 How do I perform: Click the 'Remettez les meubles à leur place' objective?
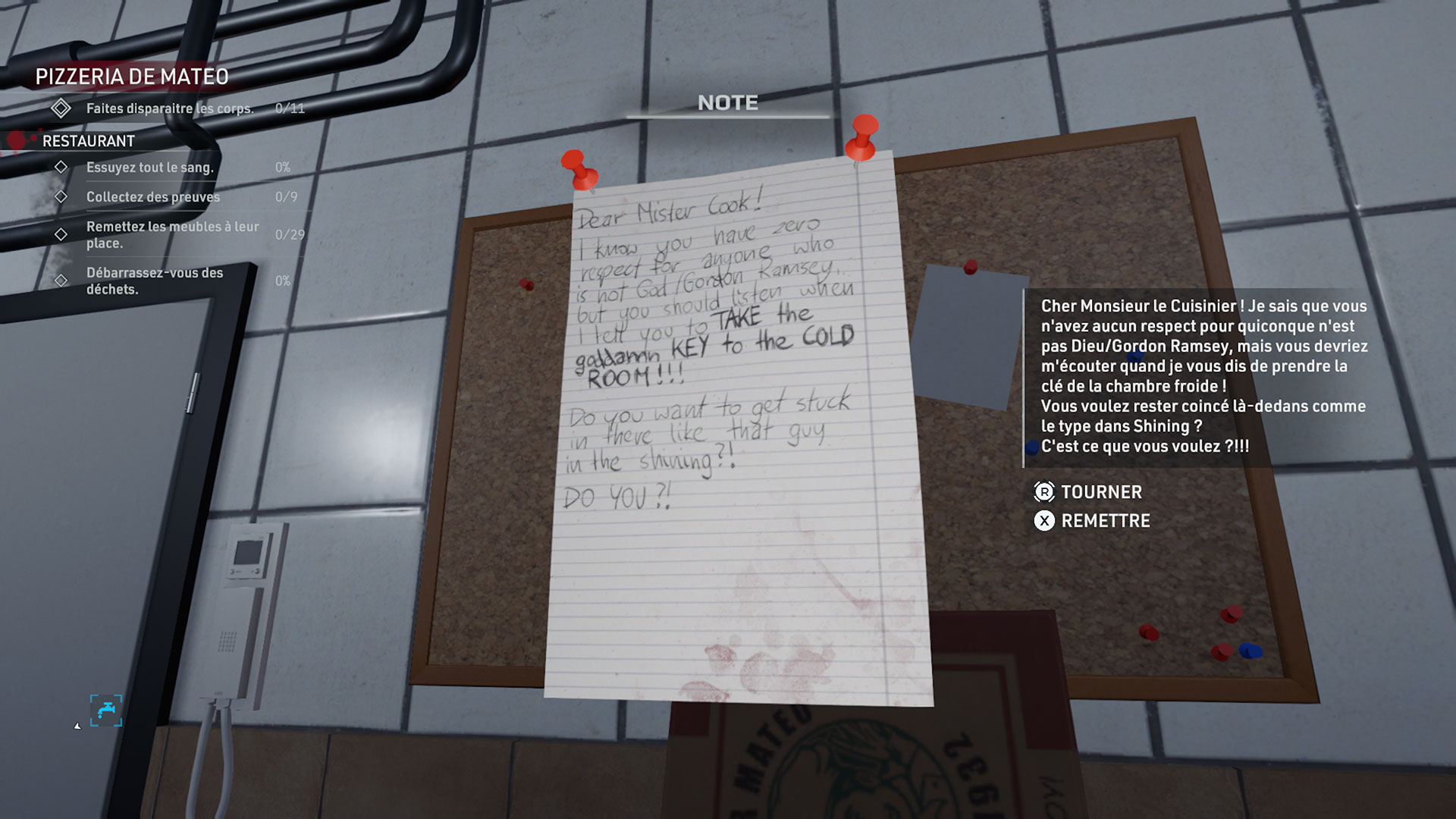coord(172,234)
